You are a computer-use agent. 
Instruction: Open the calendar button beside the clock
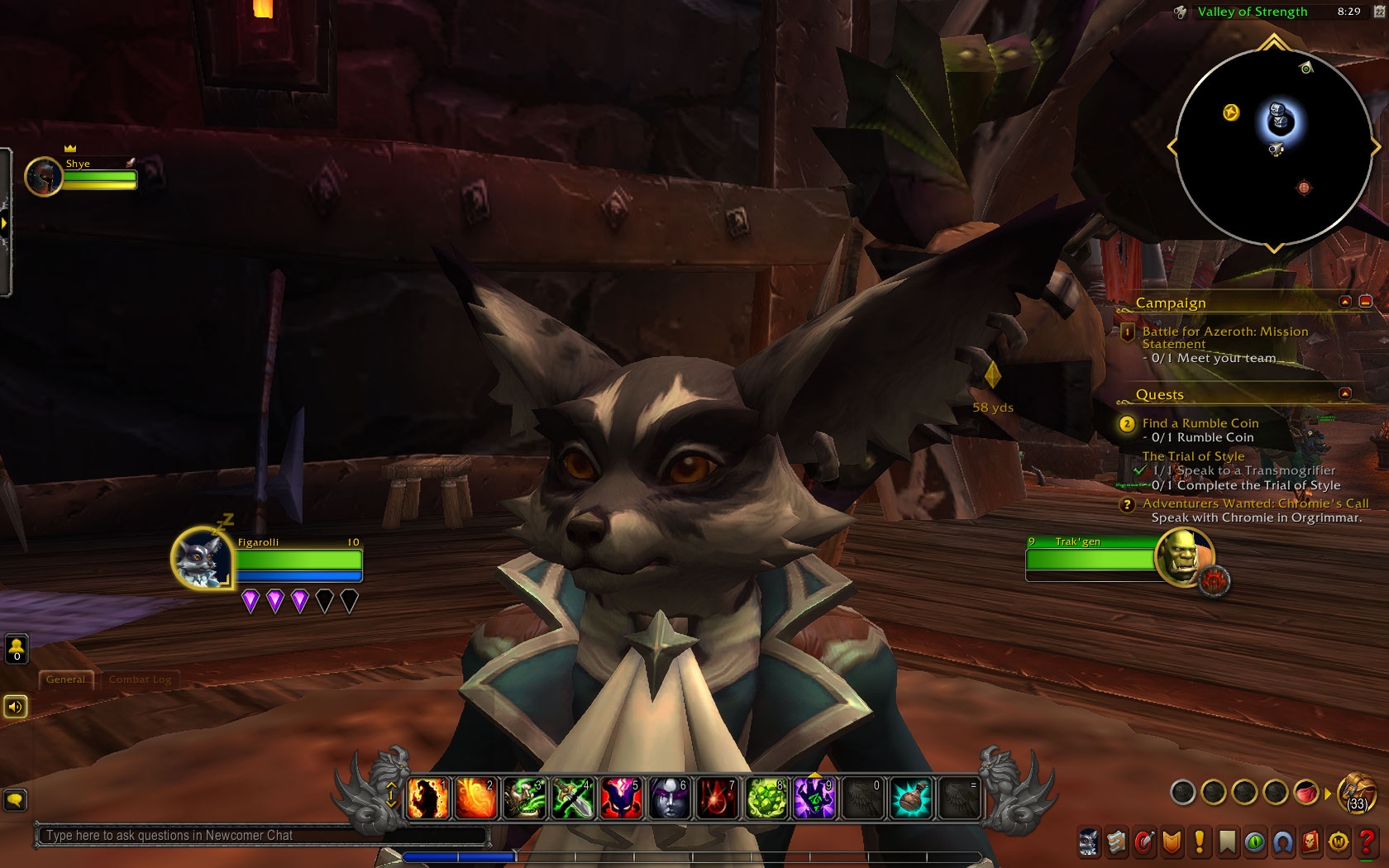[x=1378, y=12]
